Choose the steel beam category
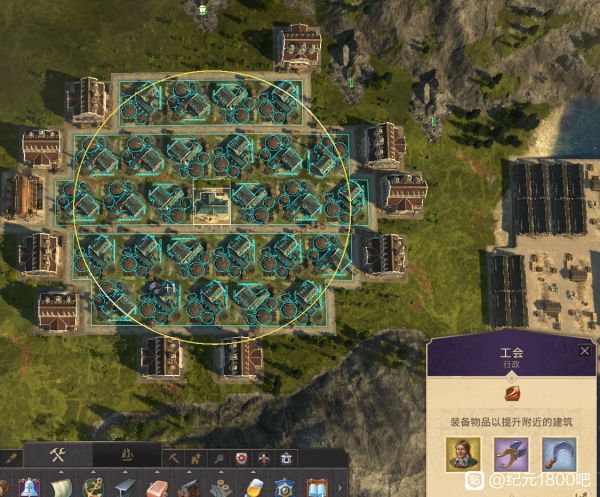Image resolution: width=600 pixels, height=497 pixels. coord(124,488)
